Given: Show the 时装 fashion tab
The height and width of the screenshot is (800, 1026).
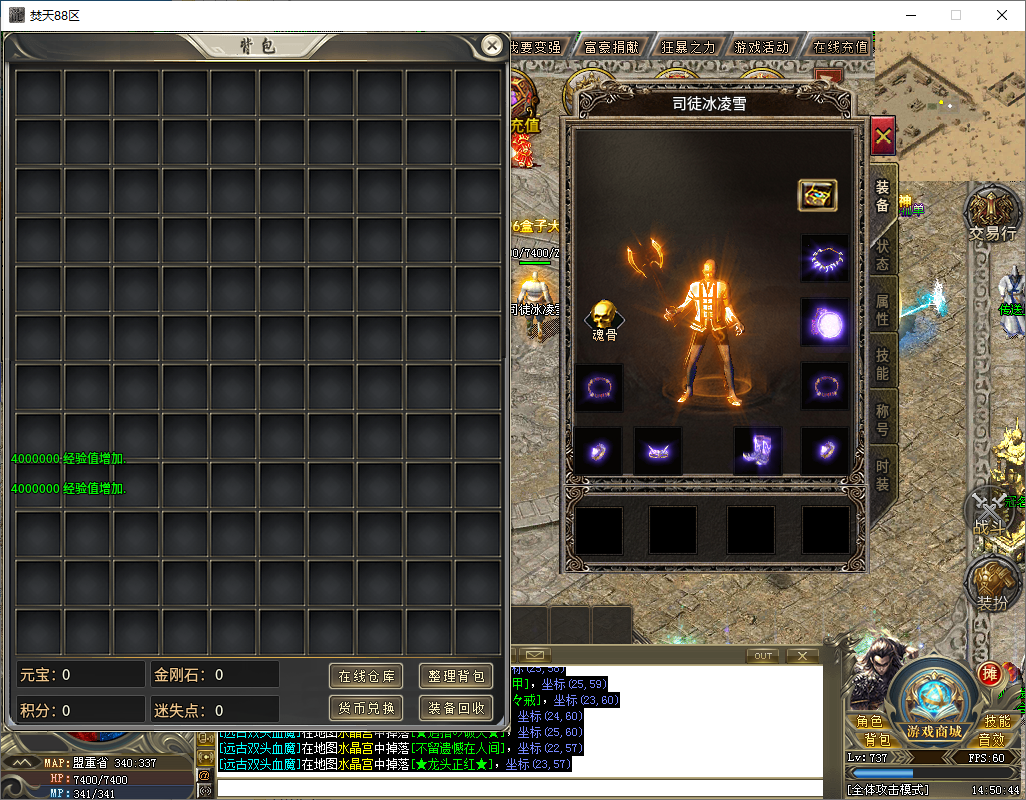Looking at the screenshot, I should (x=883, y=474).
